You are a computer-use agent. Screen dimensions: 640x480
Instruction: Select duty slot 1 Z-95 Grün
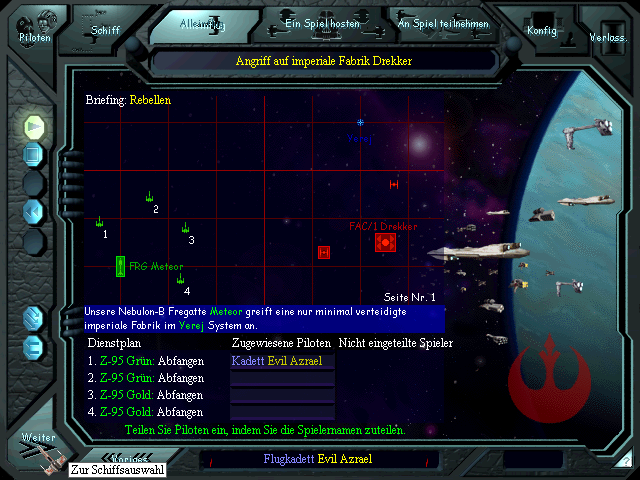coord(145,360)
